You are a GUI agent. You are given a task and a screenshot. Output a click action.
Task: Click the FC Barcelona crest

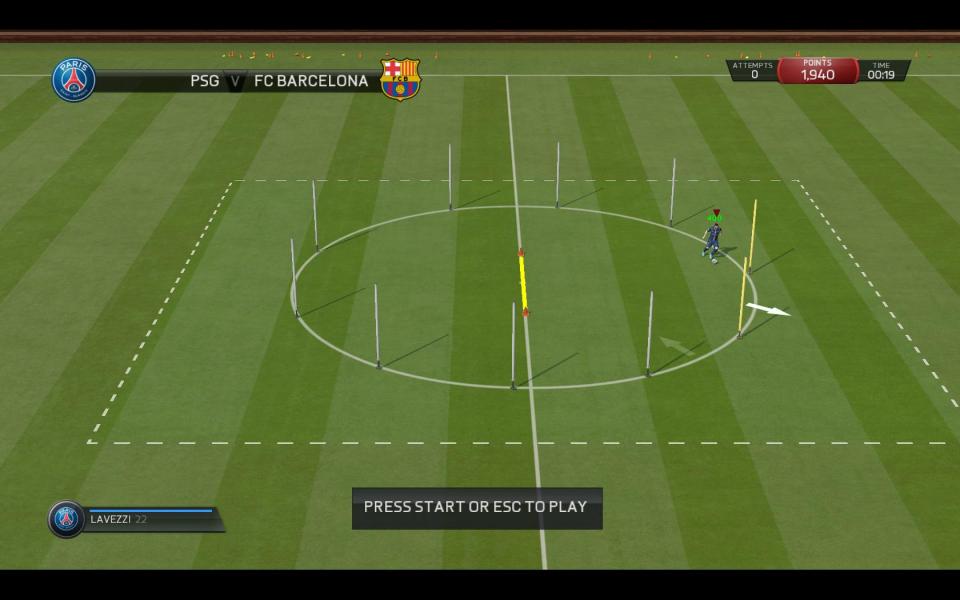401,80
